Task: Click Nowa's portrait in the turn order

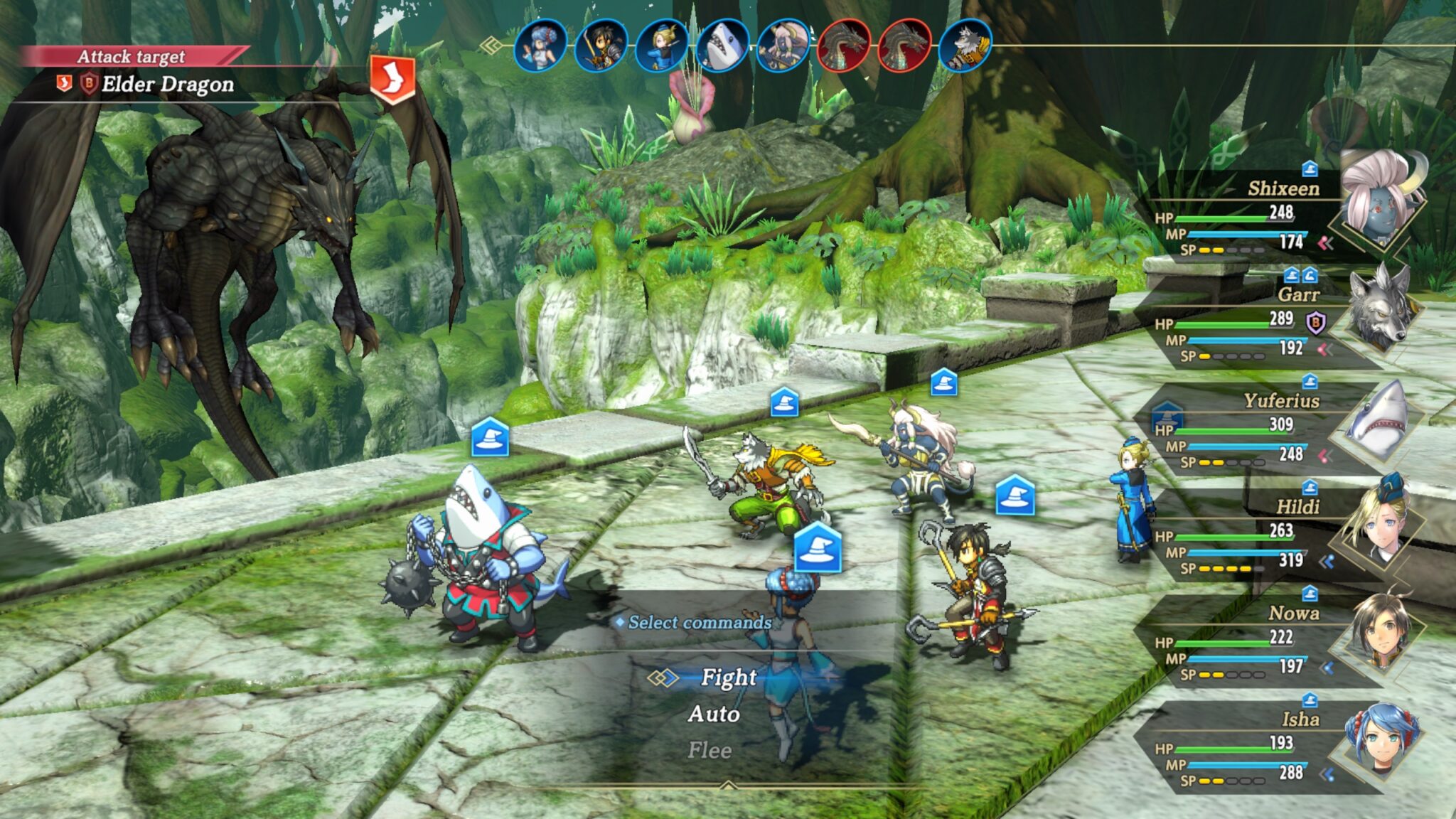Action: 601,45
